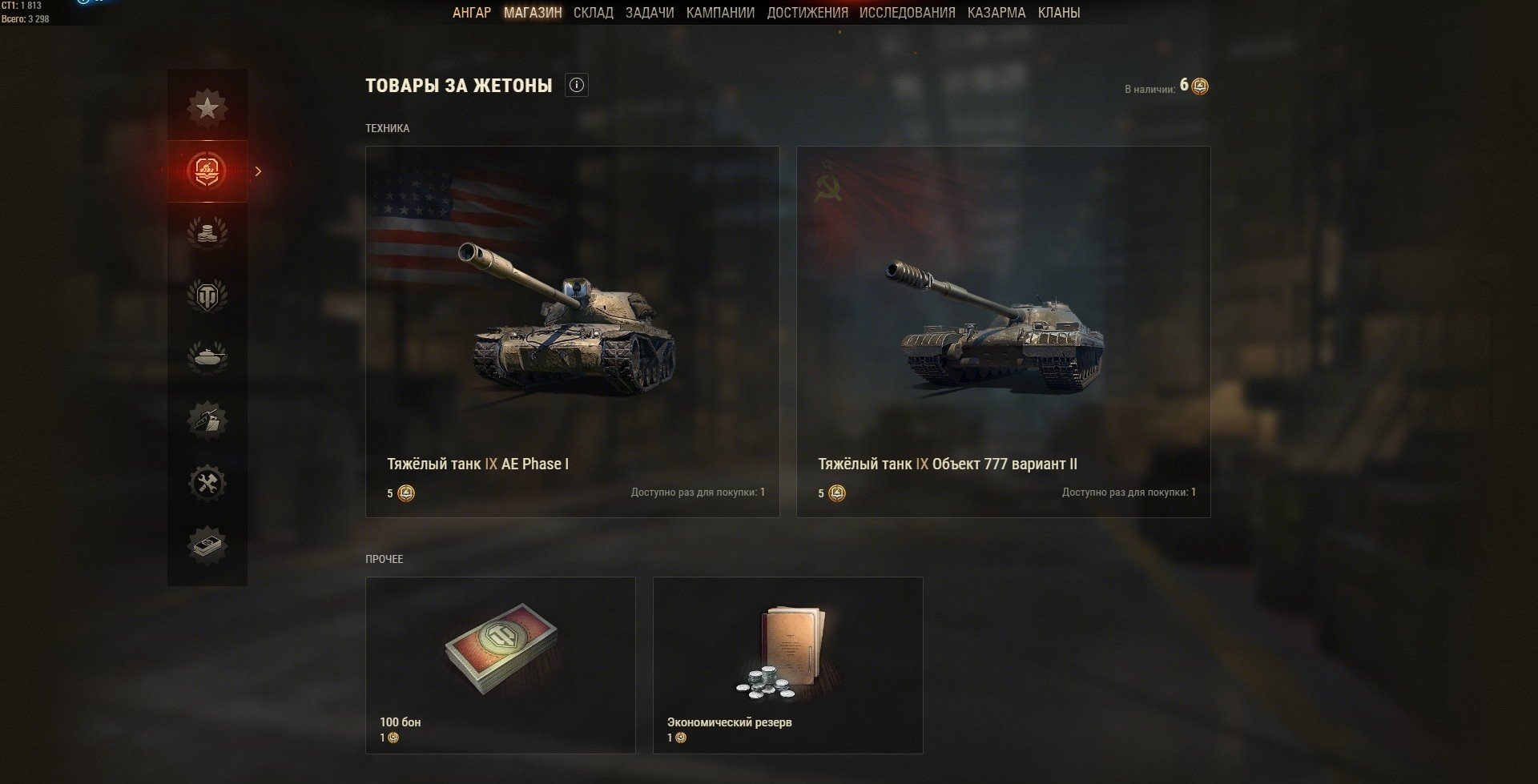Image resolution: width=1538 pixels, height=784 pixels.
Task: Open the Кланы section
Action: (1058, 13)
